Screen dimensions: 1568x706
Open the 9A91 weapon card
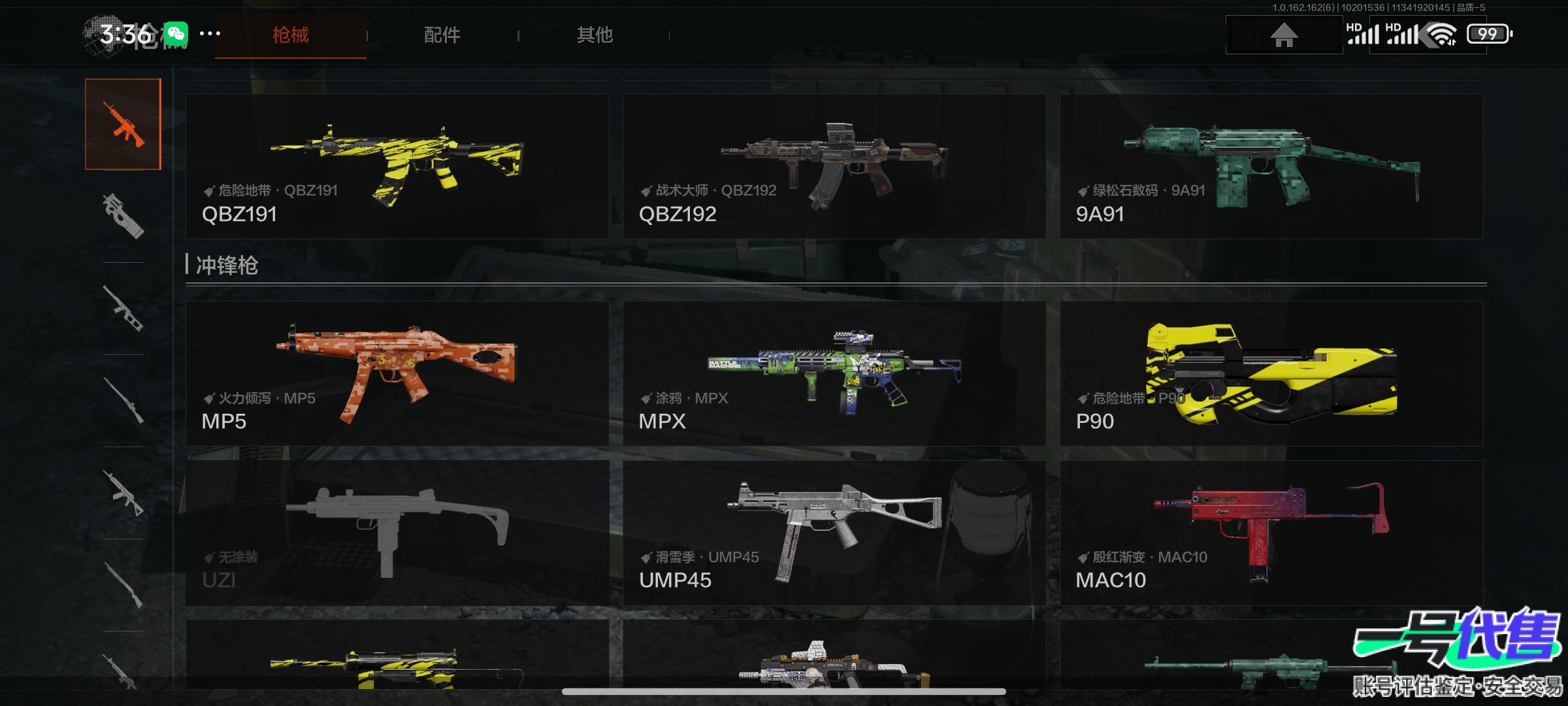click(x=1271, y=166)
